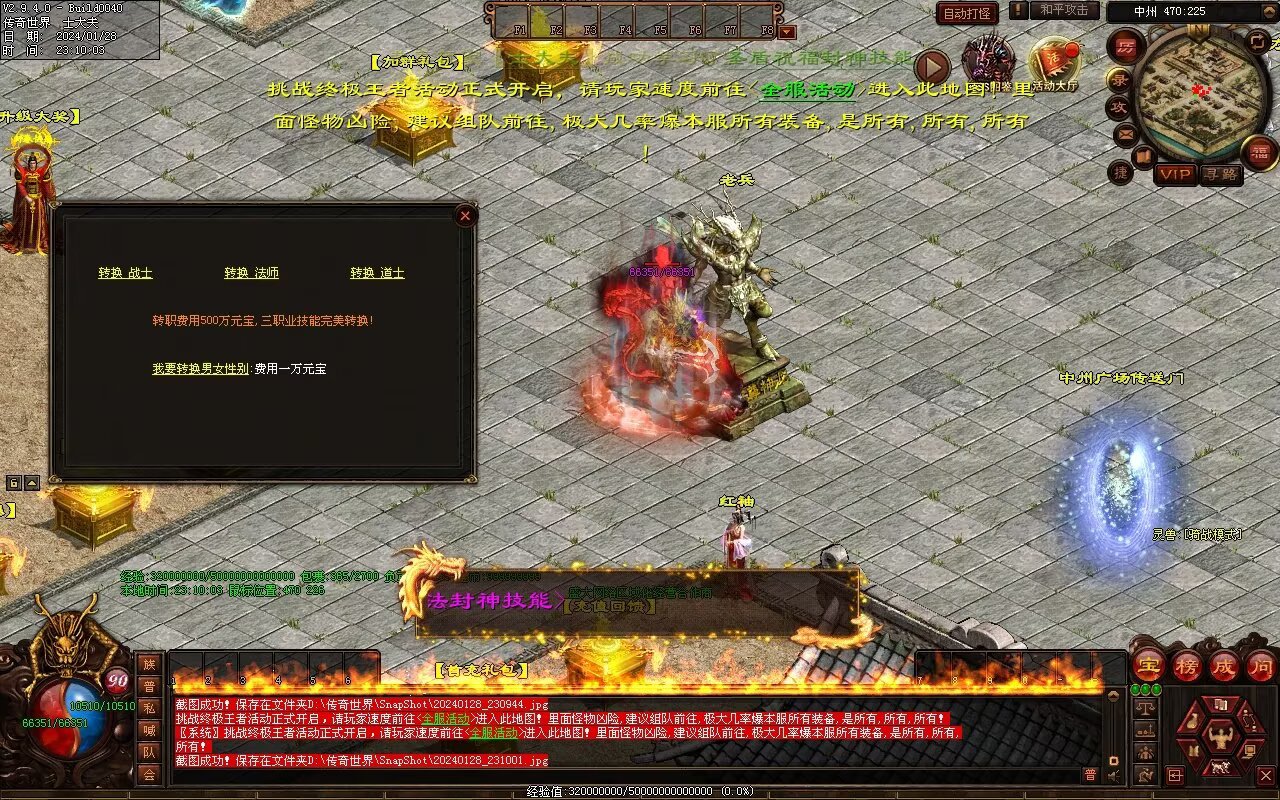The height and width of the screenshot is (800, 1280).
Task: Switch chat to the 私 private channel
Action: [x=149, y=708]
